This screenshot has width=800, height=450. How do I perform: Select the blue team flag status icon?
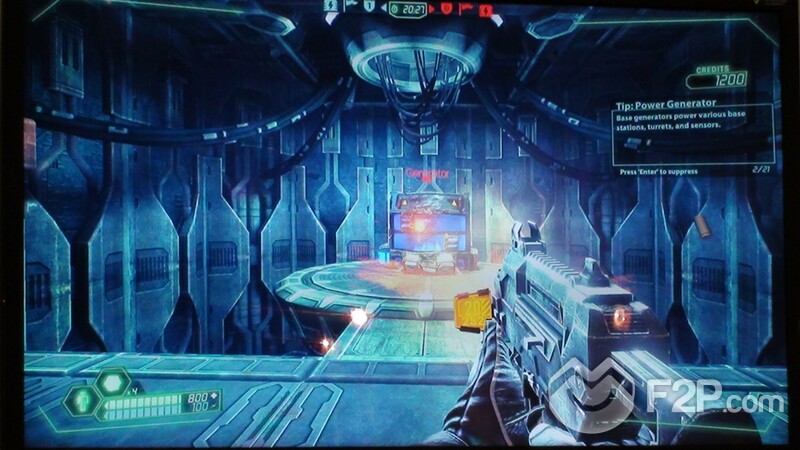[350, 7]
